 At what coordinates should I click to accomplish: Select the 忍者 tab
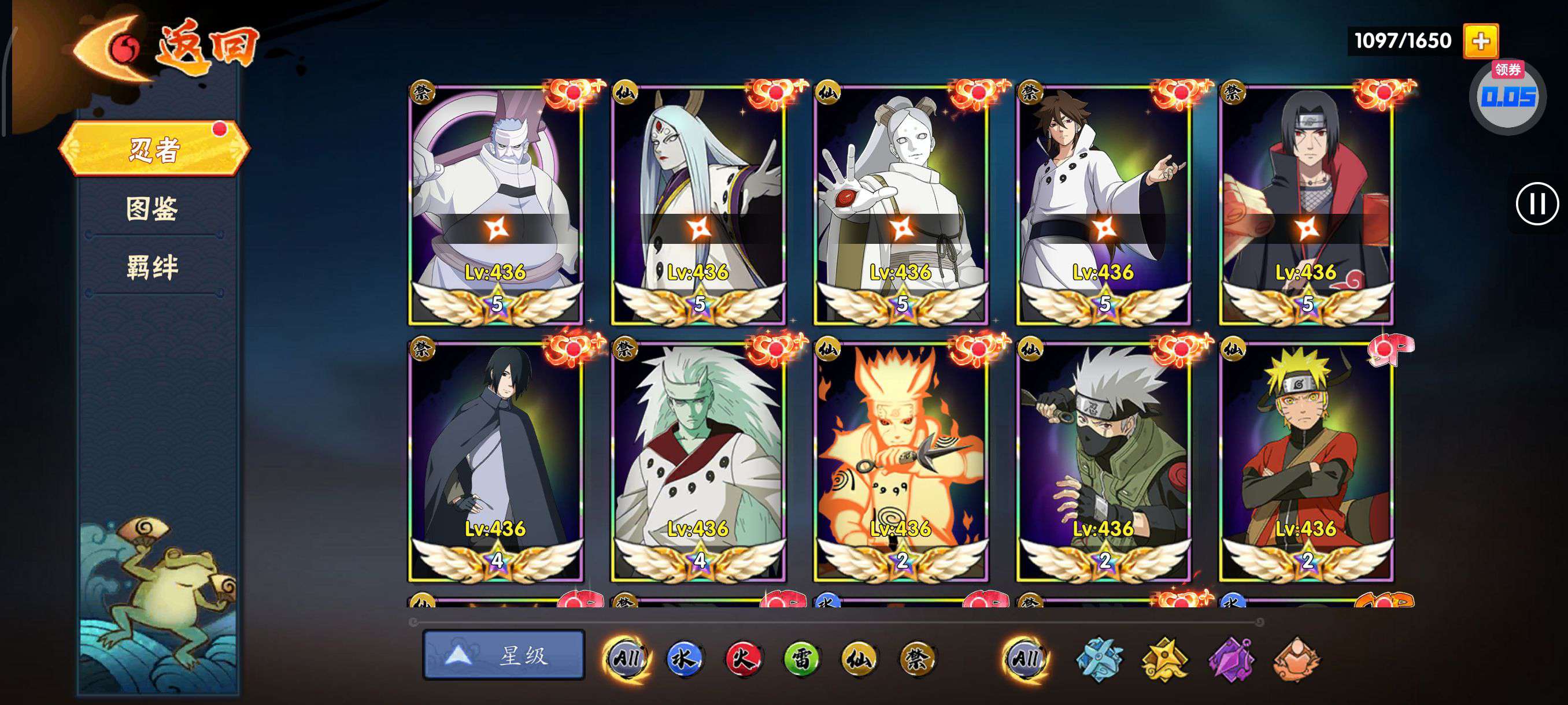154,149
